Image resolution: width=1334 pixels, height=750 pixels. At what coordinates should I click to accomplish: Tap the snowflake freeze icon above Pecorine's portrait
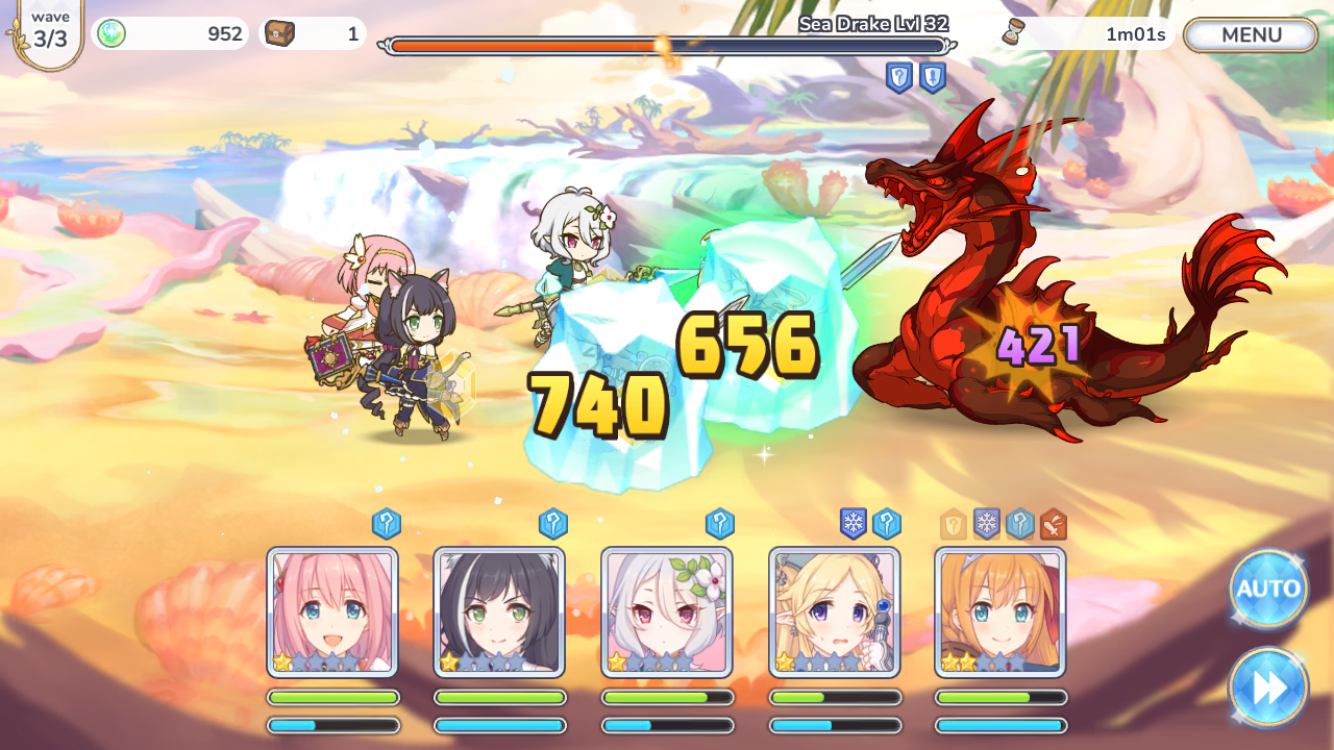click(x=986, y=522)
